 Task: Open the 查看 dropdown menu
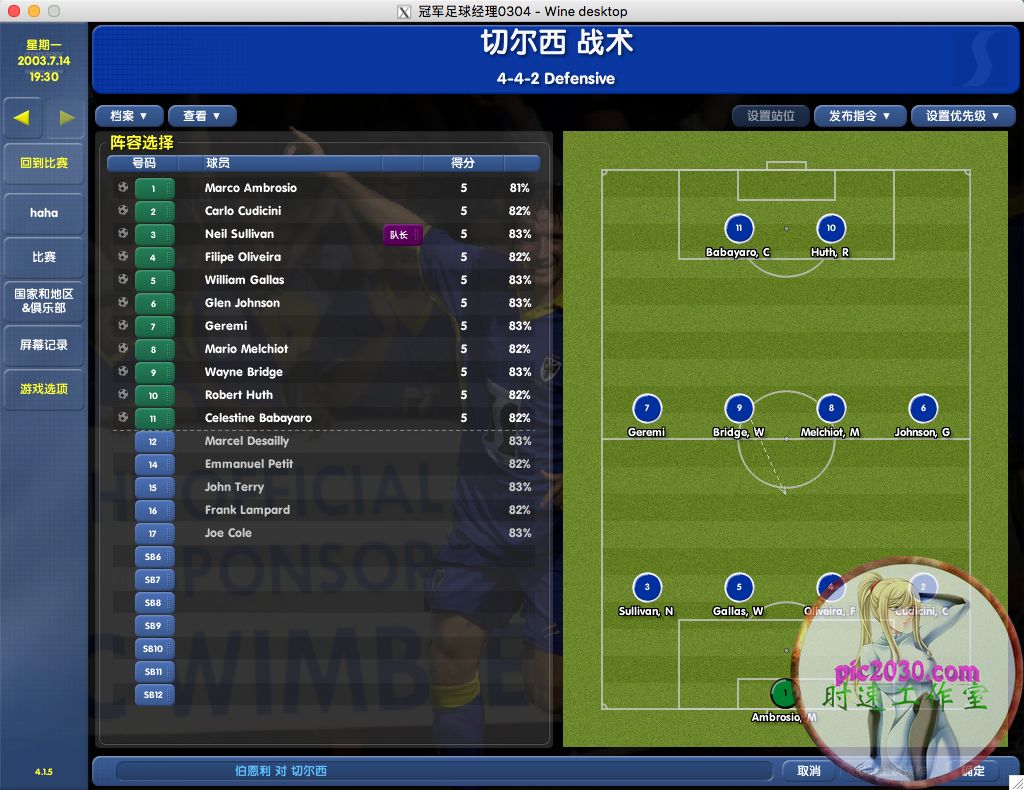click(201, 116)
